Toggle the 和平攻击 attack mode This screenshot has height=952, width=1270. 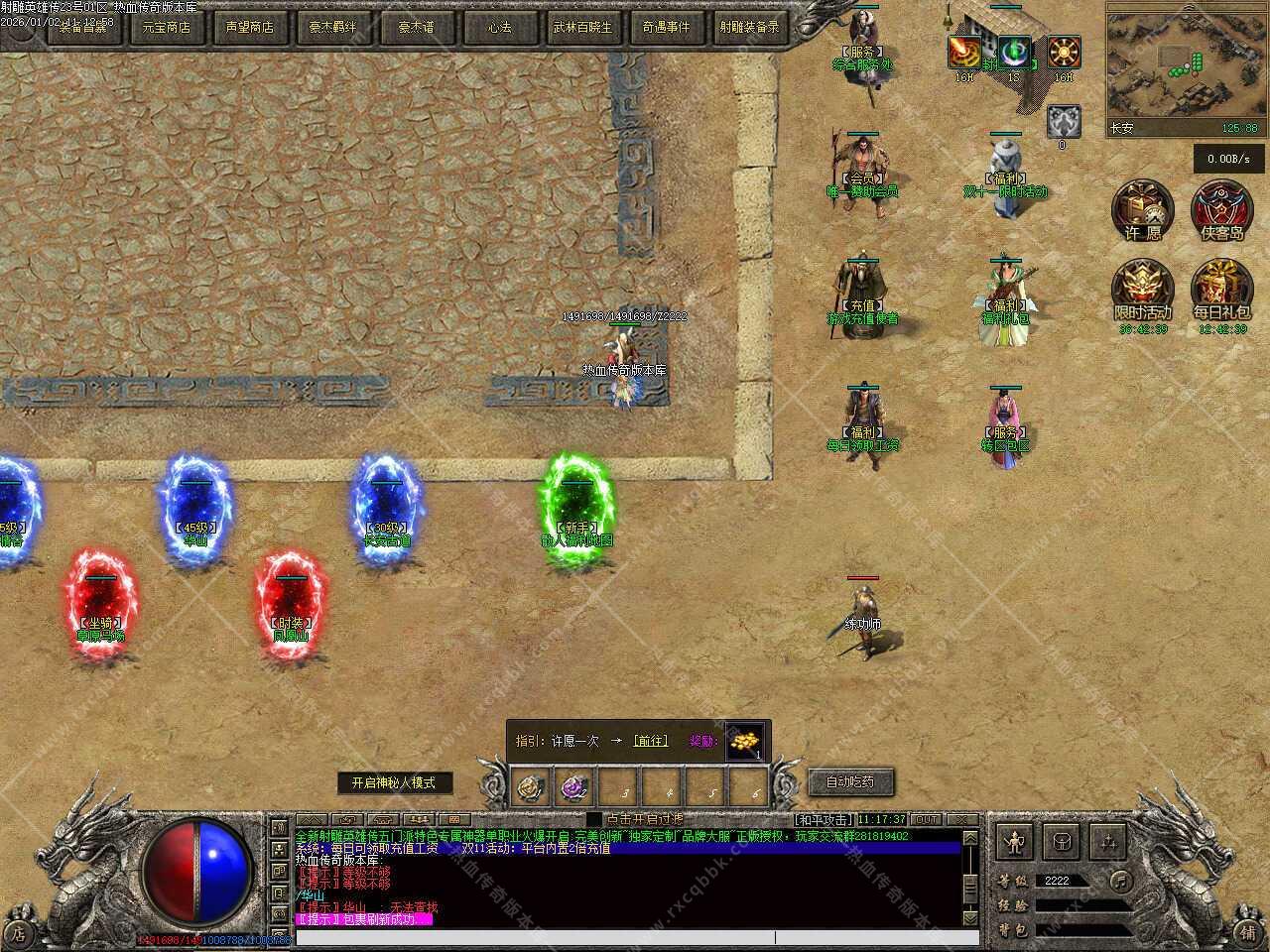click(x=823, y=819)
